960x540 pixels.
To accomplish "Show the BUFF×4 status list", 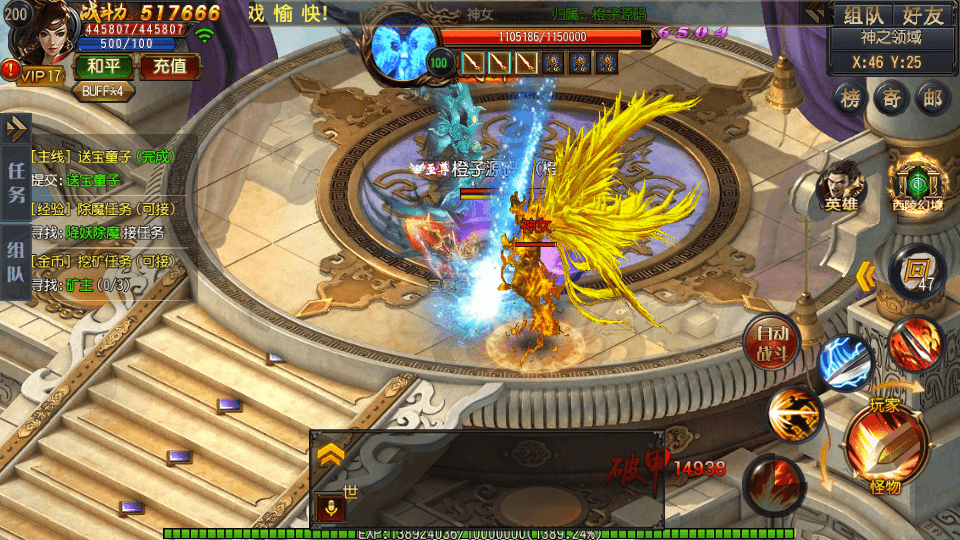I will (103, 90).
